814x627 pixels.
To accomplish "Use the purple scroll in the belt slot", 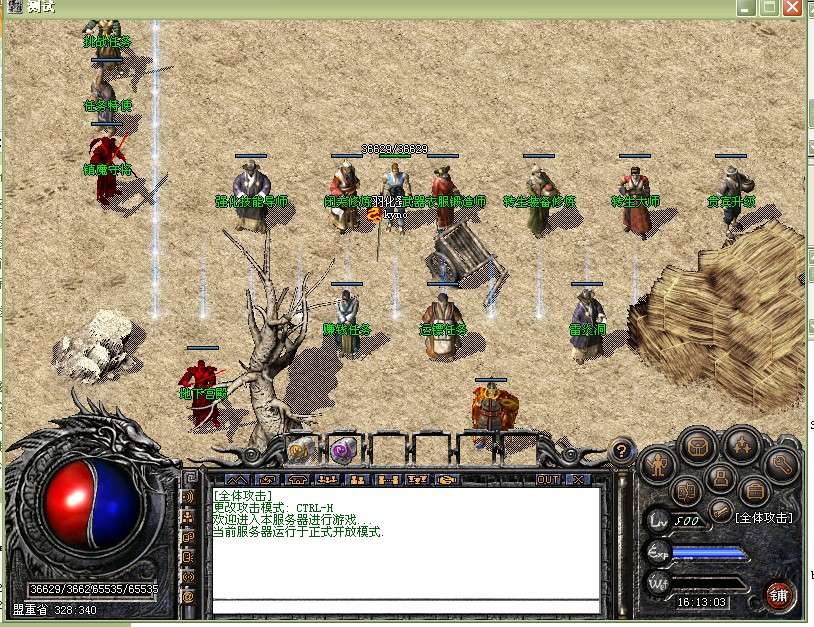I will click(x=344, y=449).
